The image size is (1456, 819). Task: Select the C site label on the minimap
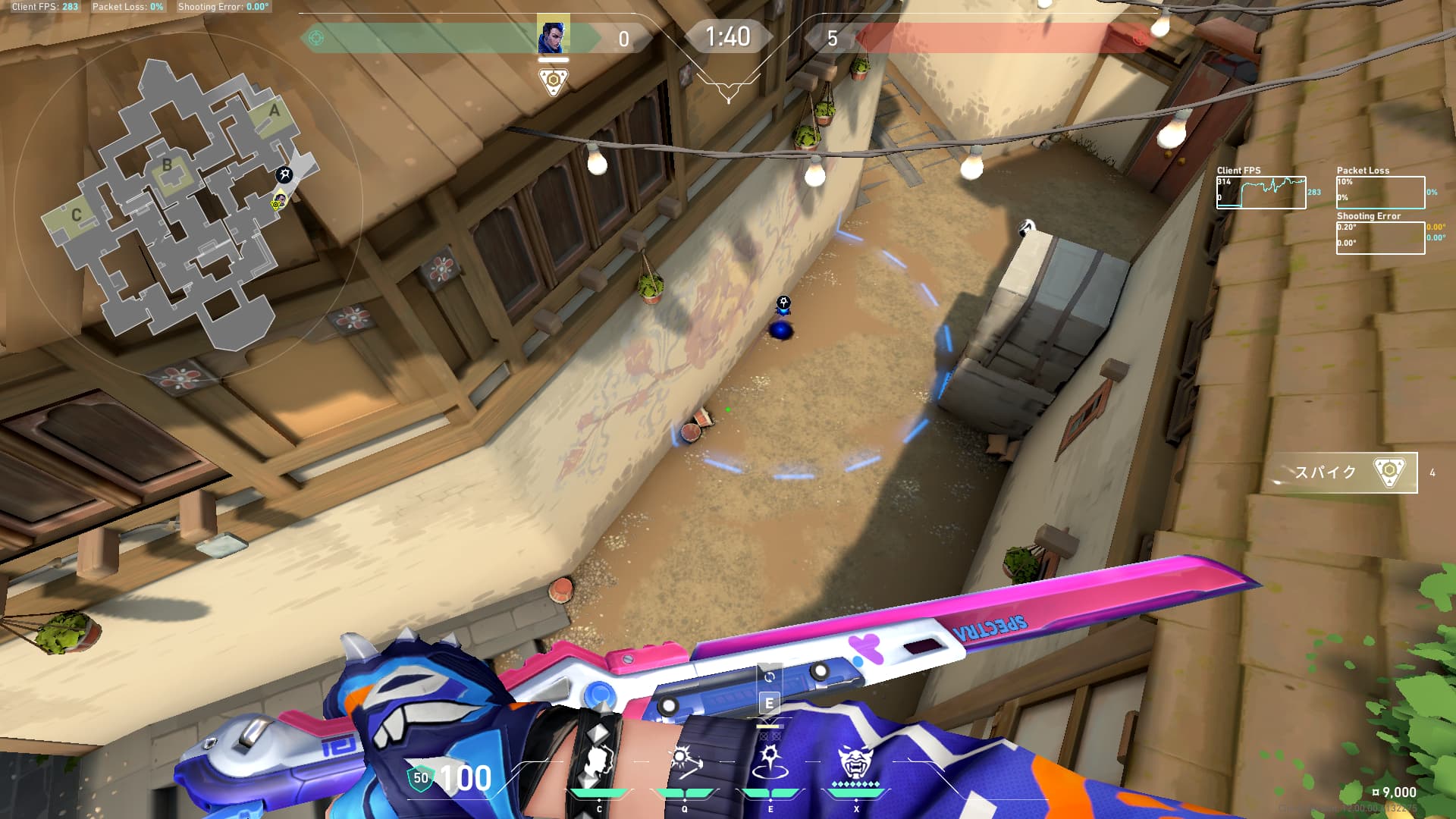(x=76, y=215)
